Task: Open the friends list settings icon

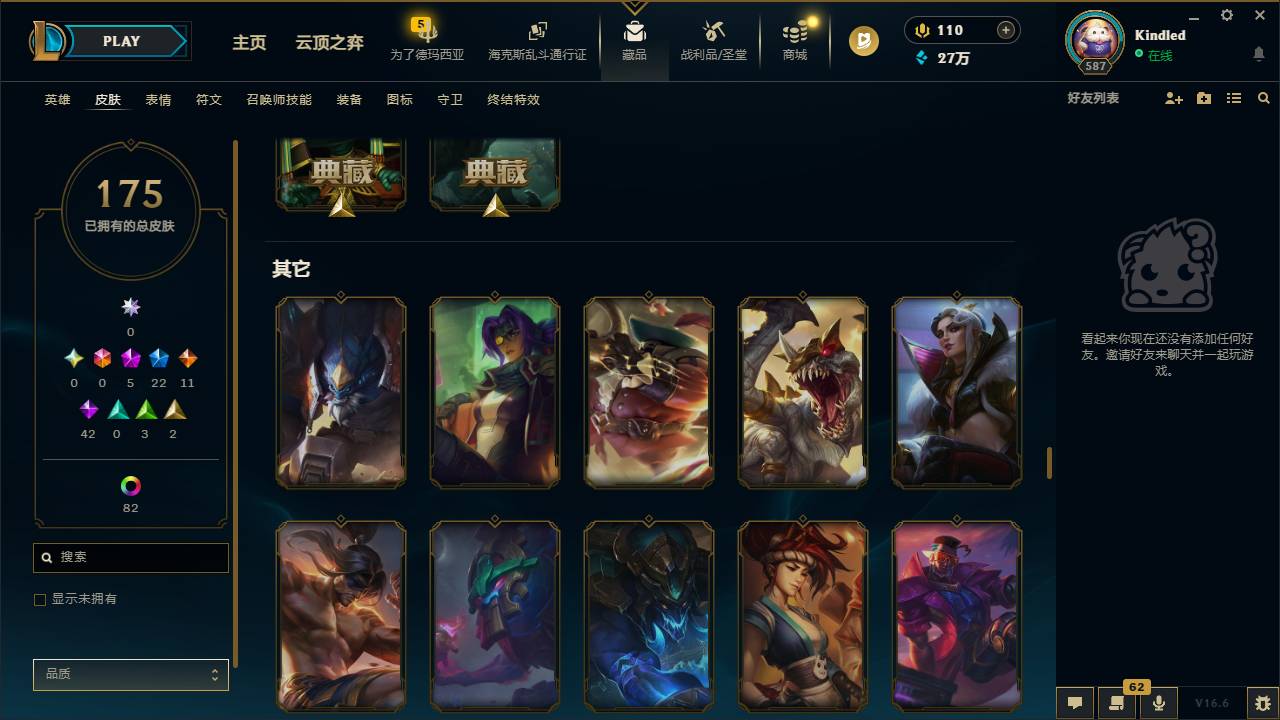Action: (1233, 98)
